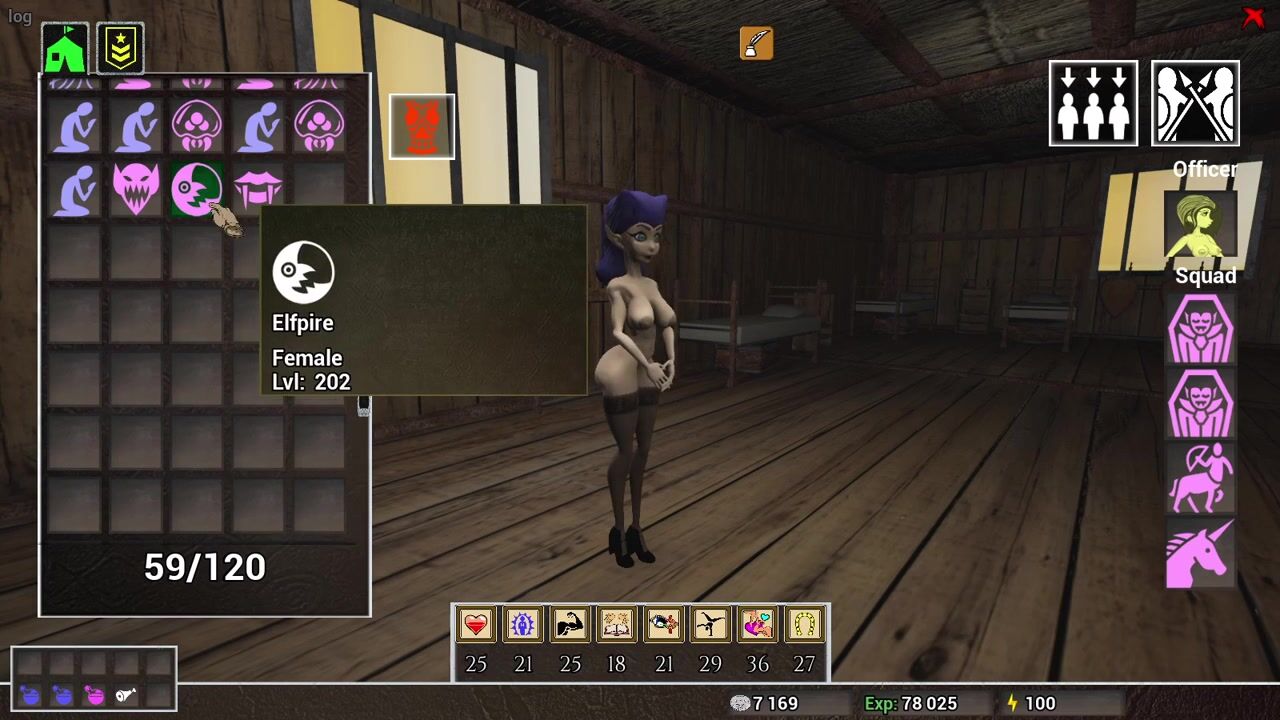Close the screen with the red X
Screen dimensions: 1280x720
pyautogui.click(x=1253, y=17)
